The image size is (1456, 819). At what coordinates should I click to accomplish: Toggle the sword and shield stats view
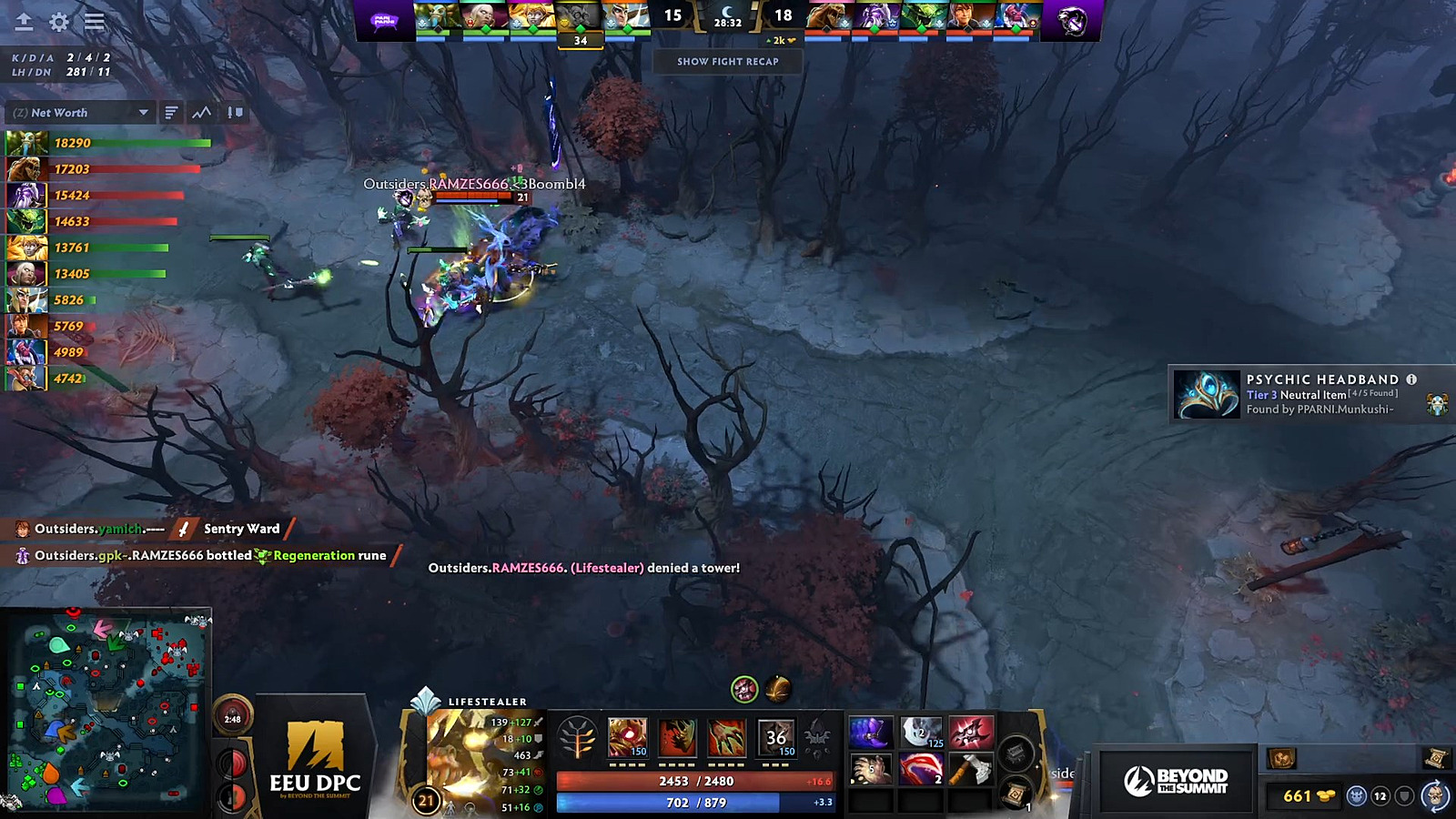pyautogui.click(x=235, y=113)
